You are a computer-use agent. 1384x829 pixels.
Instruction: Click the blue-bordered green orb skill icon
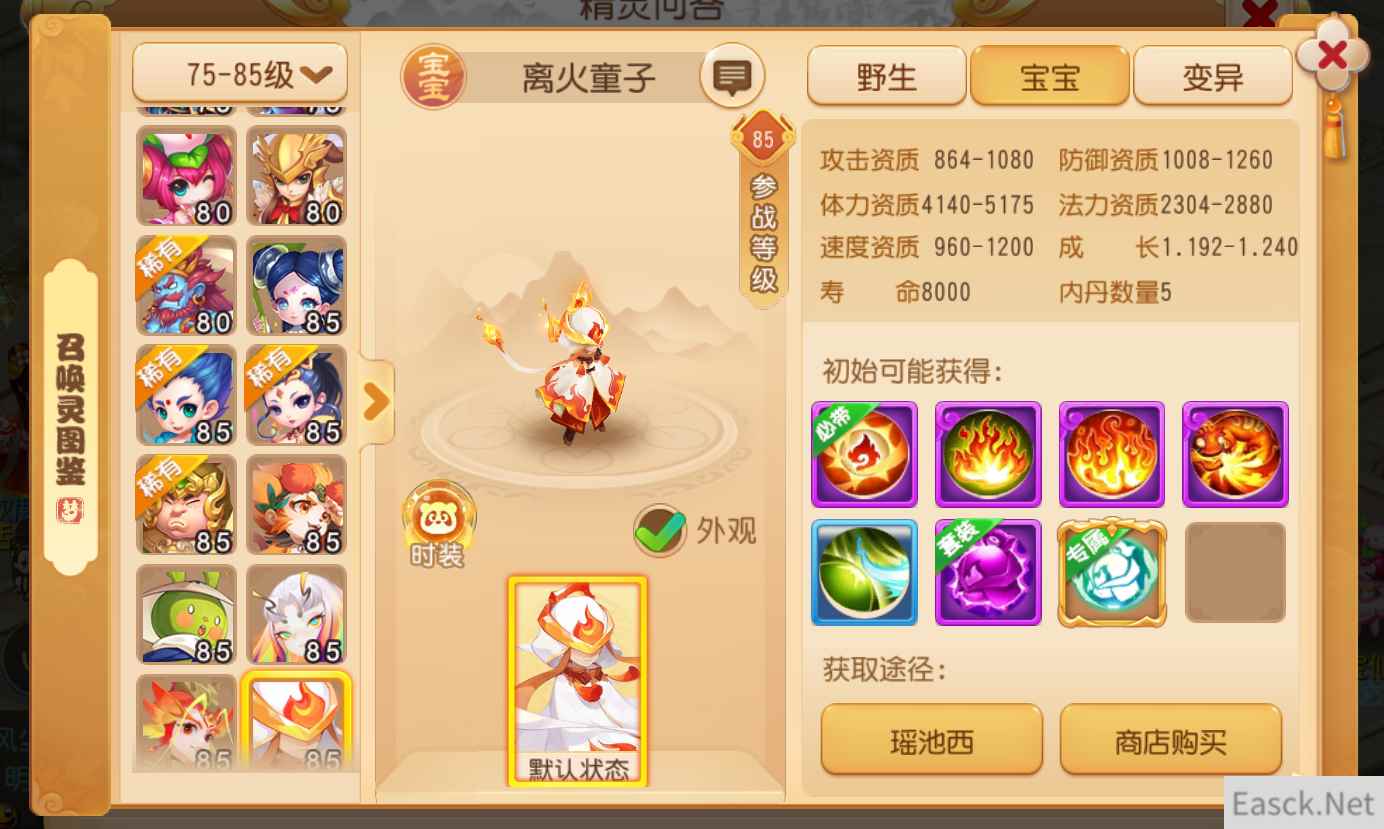pyautogui.click(x=863, y=573)
